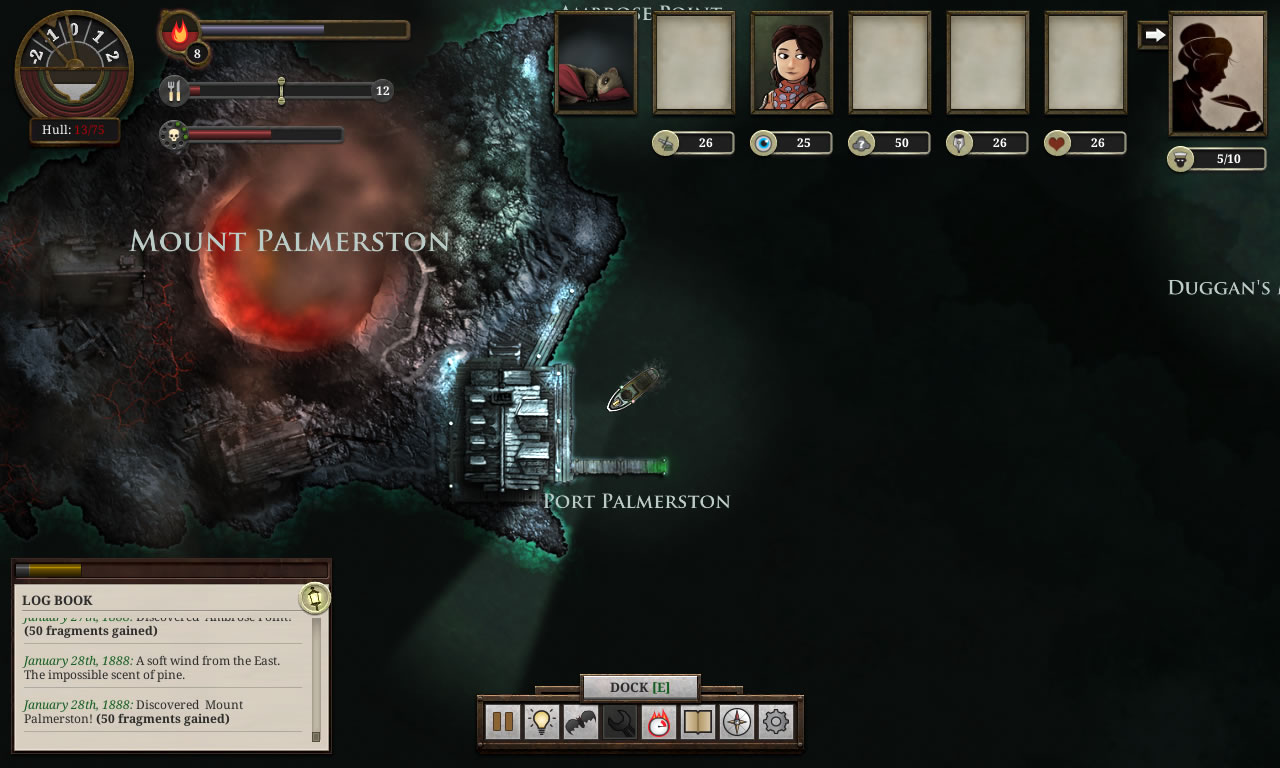Viewport: 1280px width, 768px height.
Task: Toggle the ship's light bulb lamp
Action: [541, 722]
